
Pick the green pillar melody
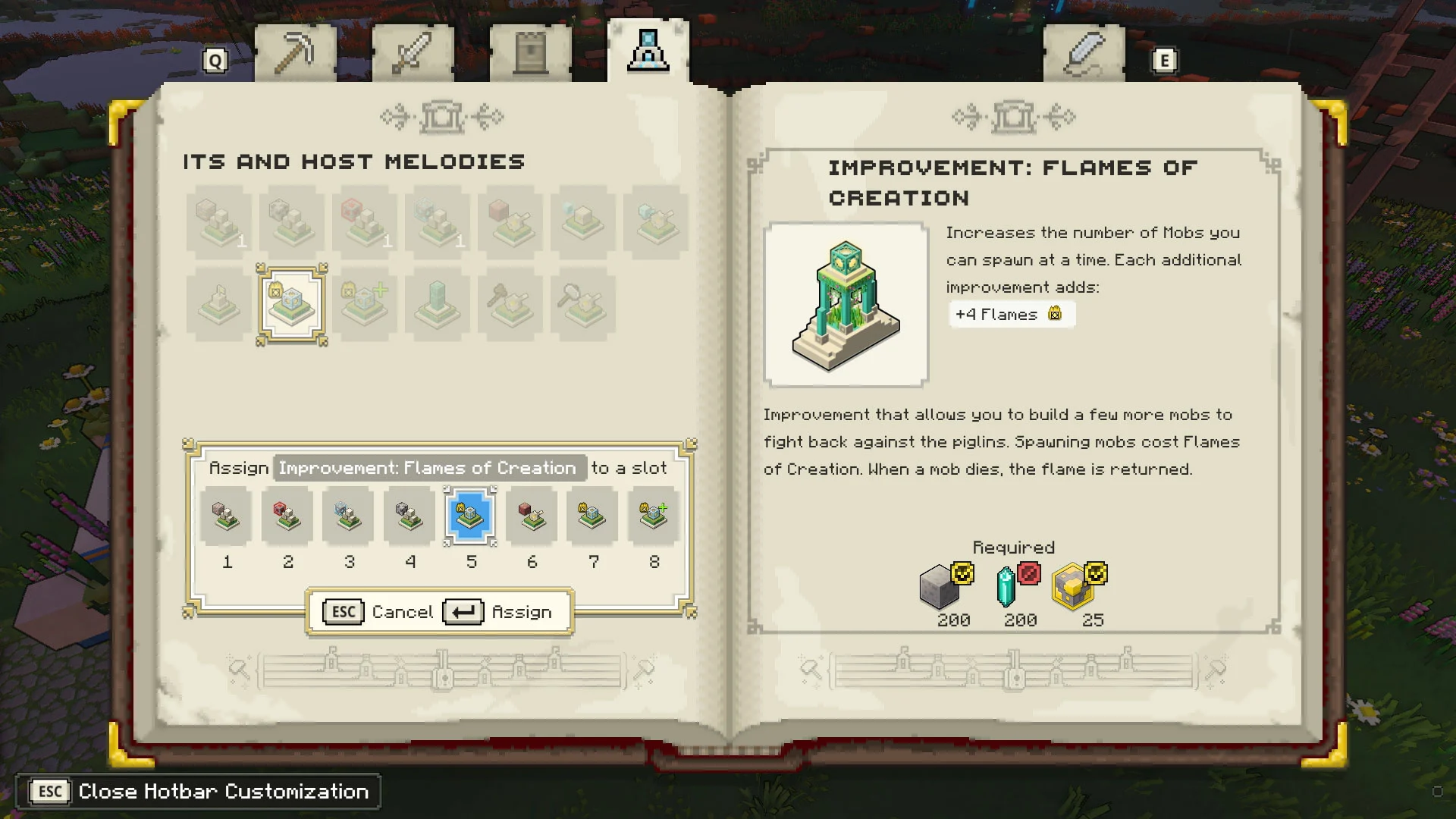click(x=438, y=305)
